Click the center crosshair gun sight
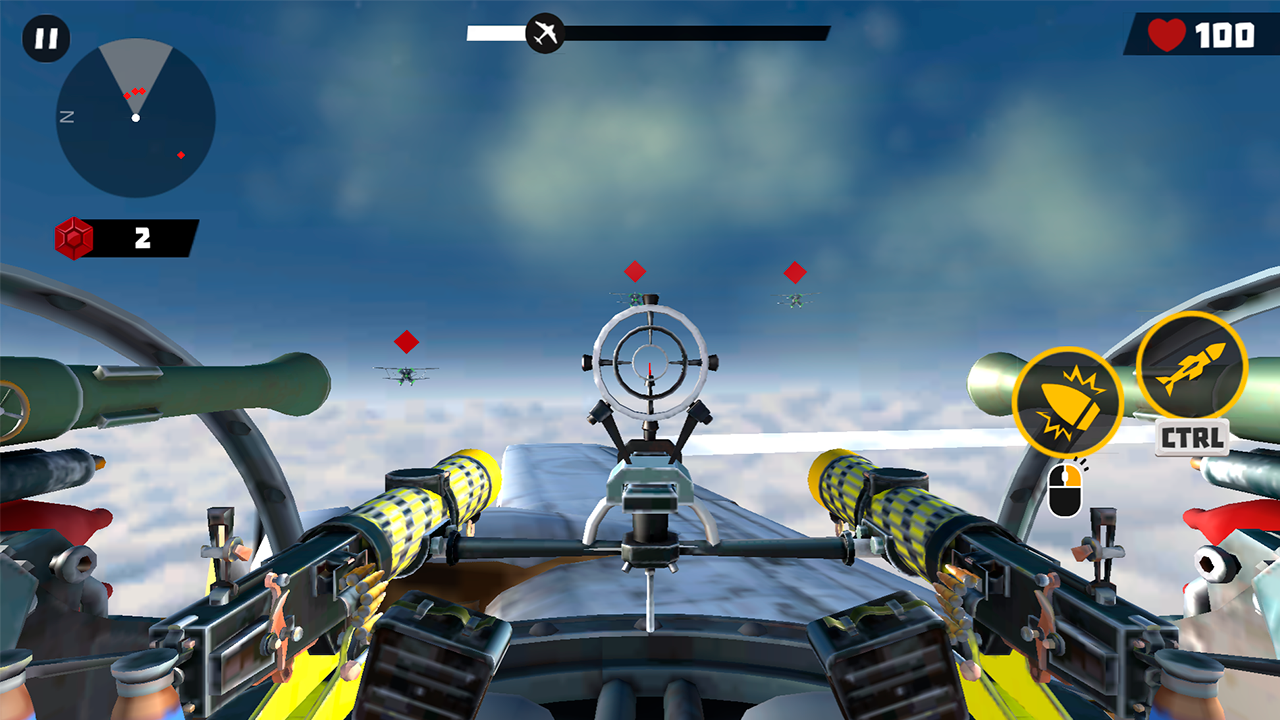Viewport: 1280px width, 720px height. click(650, 360)
